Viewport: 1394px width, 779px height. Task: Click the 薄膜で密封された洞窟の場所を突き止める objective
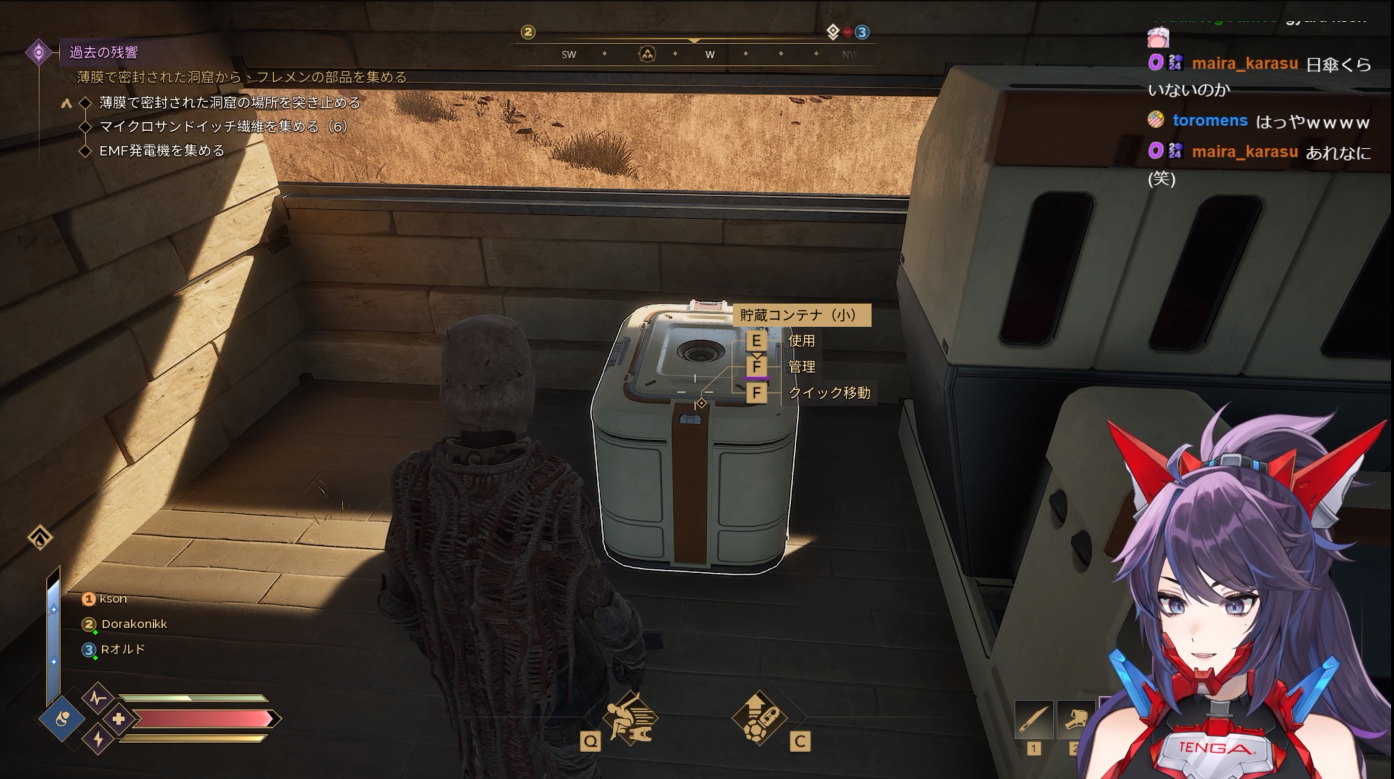pos(229,102)
